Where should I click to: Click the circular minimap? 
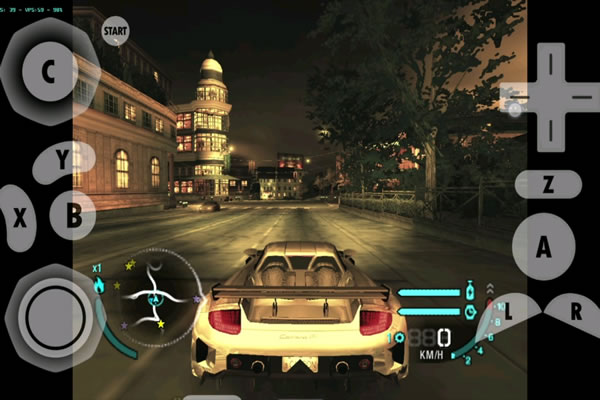point(155,297)
